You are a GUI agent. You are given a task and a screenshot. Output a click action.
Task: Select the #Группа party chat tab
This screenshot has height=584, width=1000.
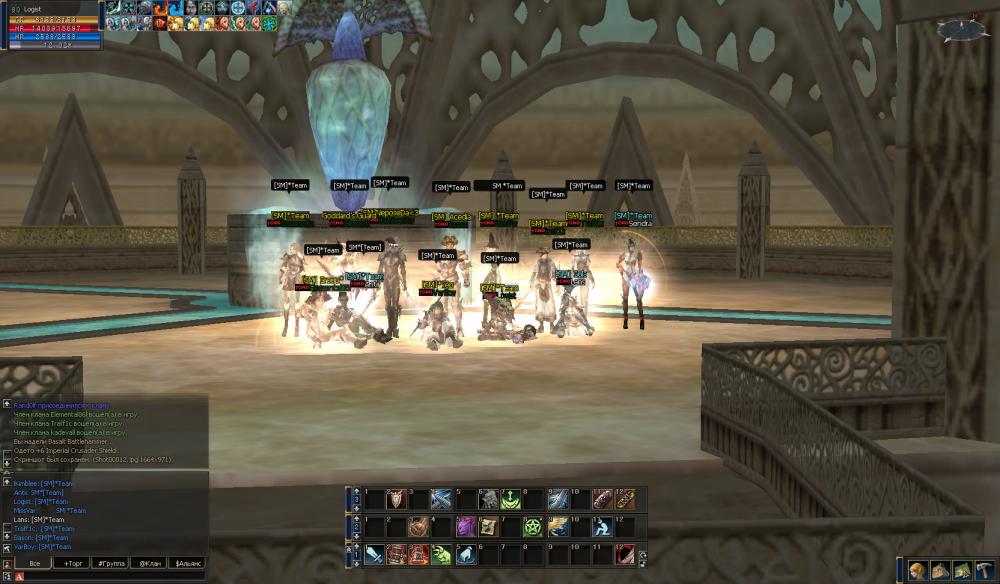(x=111, y=563)
